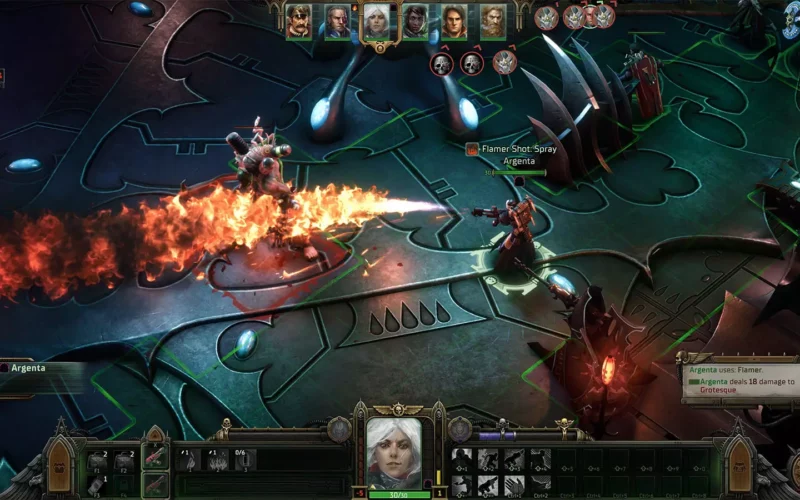The image size is (800, 500).
Task: Click the Argenta name plate on the left edge
Action: point(30,368)
